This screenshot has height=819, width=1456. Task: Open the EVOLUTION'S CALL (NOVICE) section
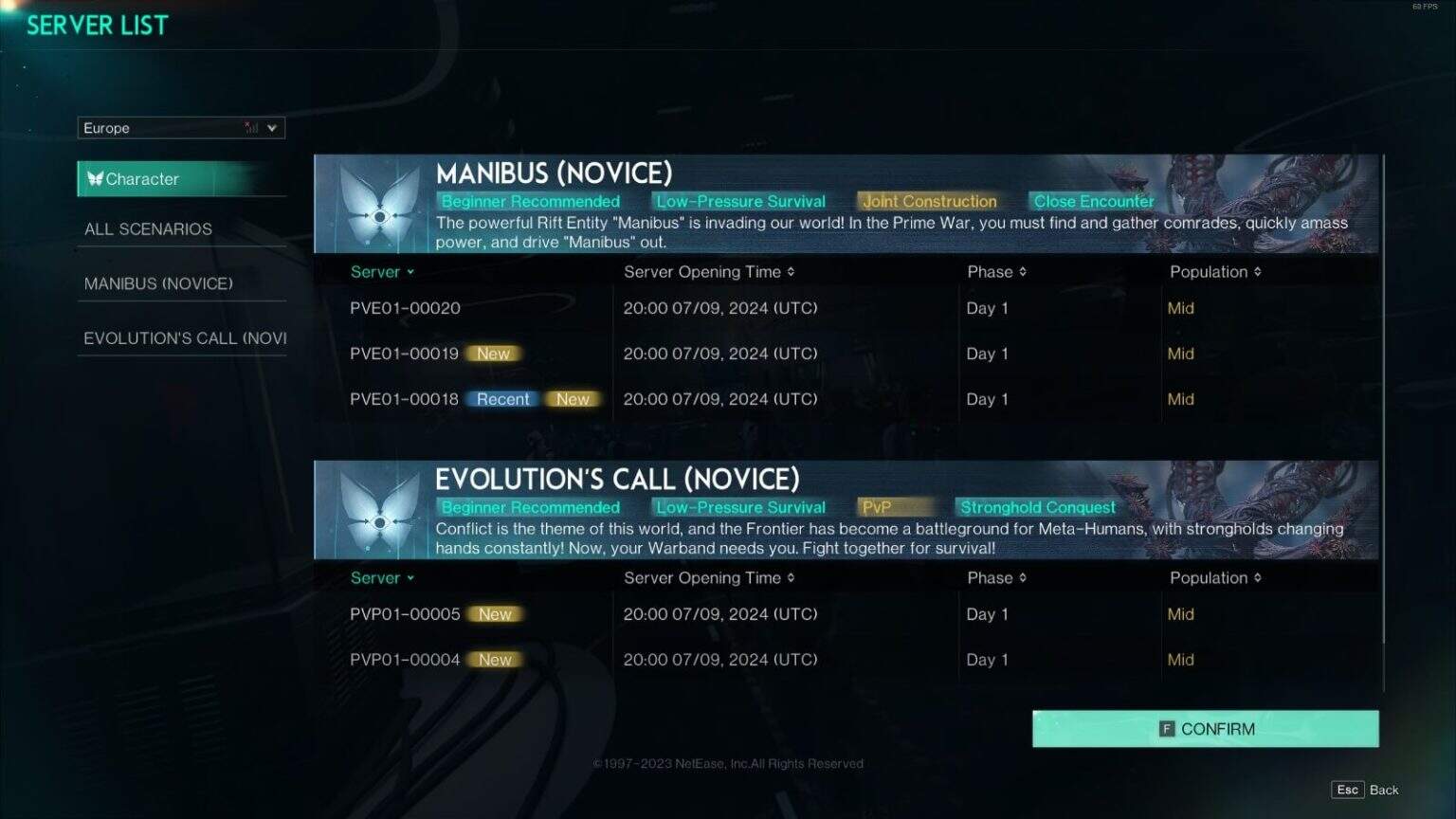[x=183, y=337]
